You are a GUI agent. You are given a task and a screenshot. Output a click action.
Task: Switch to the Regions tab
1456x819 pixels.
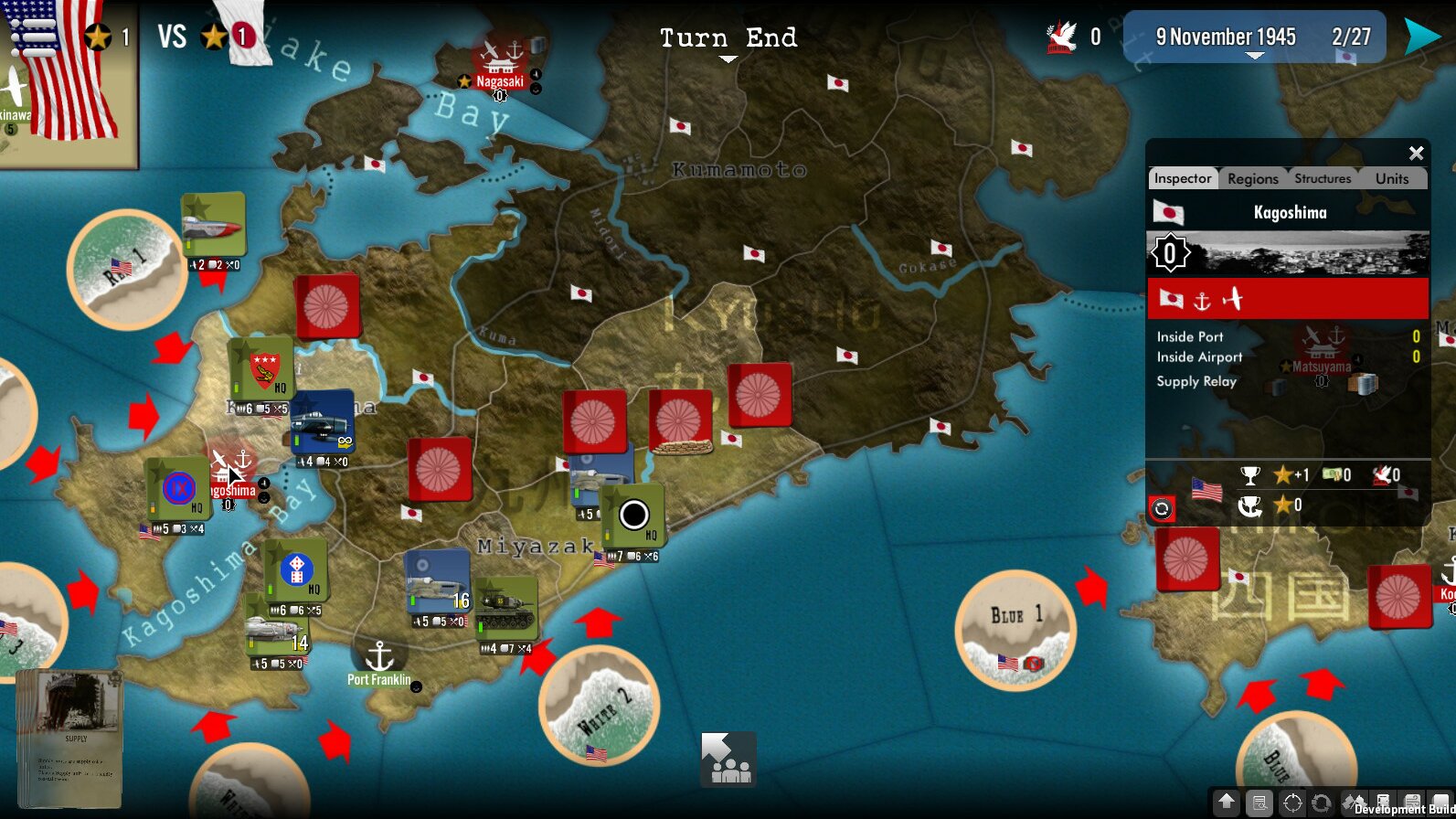point(1252,179)
